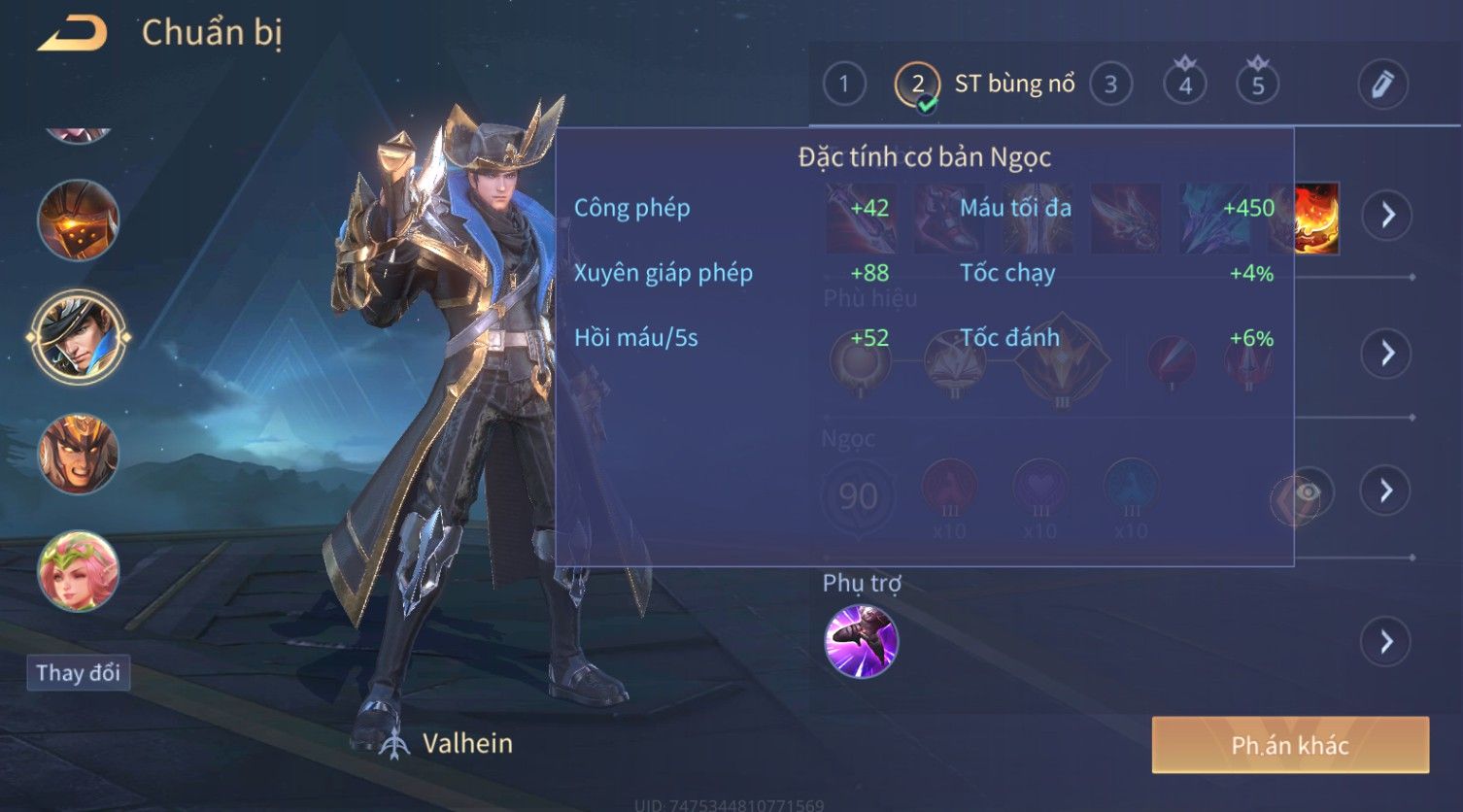Edit the preset name with pencil icon
This screenshot has width=1463, height=812.
coord(1382,85)
